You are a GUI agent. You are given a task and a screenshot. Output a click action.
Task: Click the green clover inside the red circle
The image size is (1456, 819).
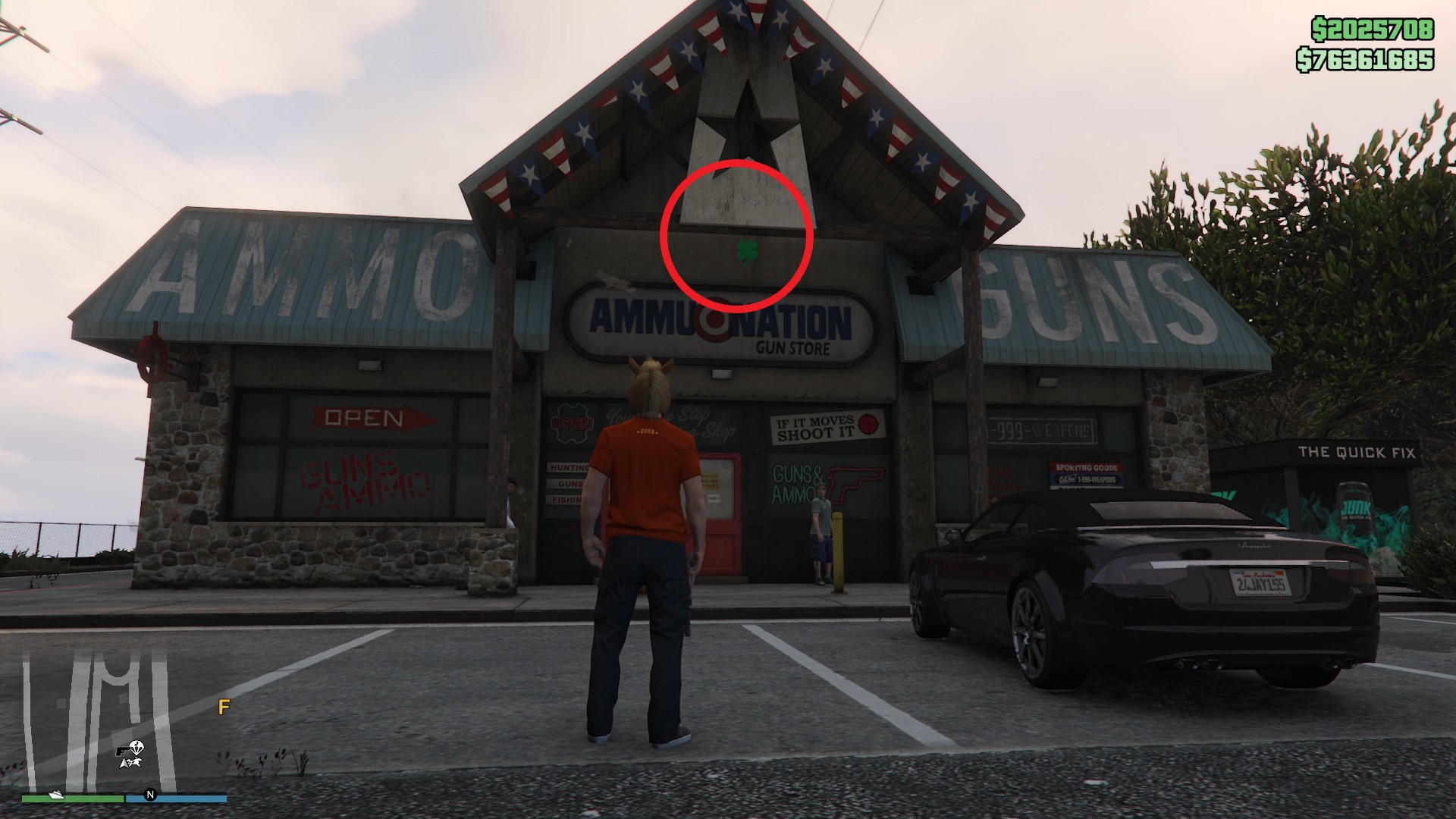747,250
